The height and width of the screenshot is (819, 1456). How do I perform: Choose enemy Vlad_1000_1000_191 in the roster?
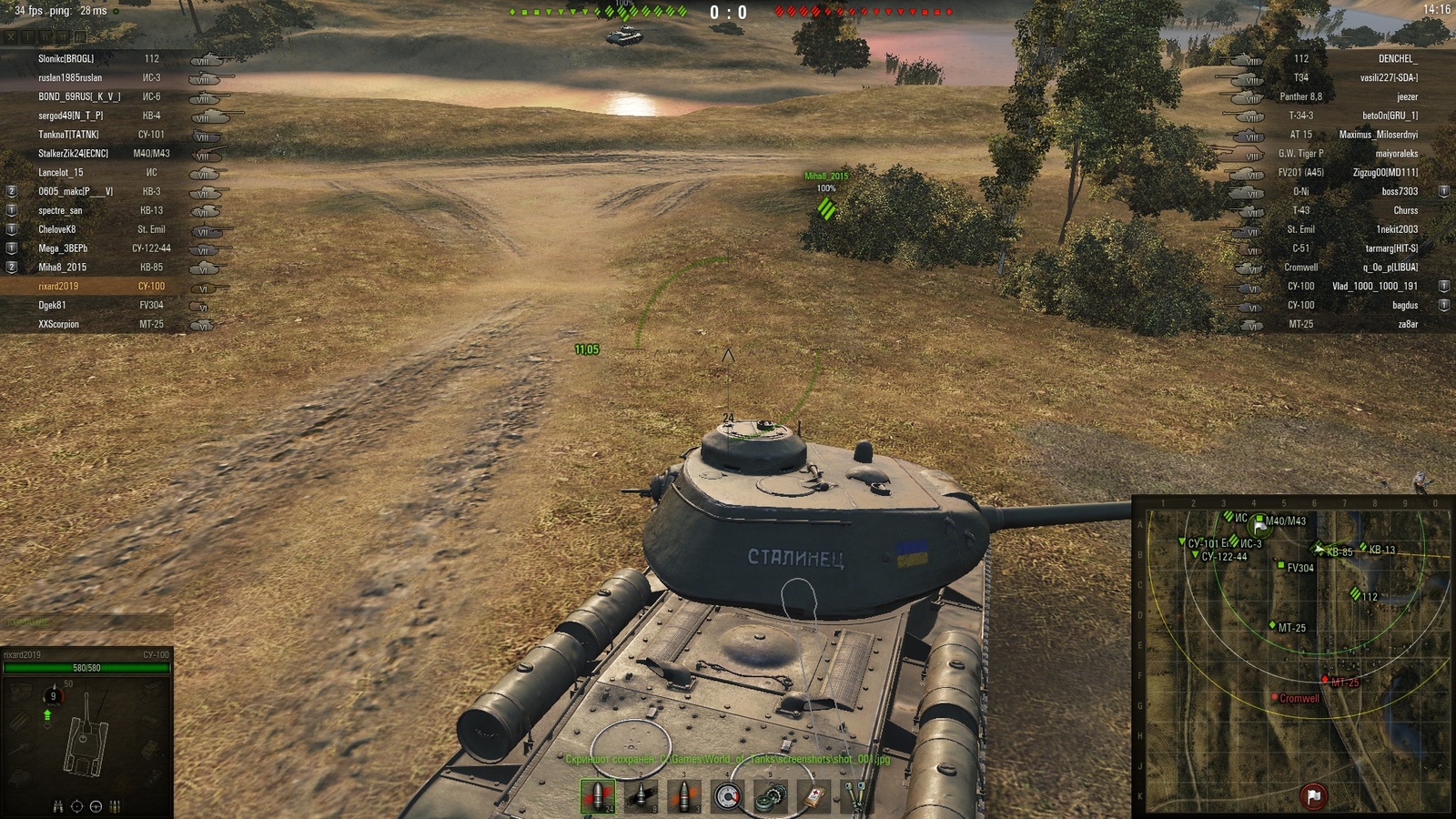point(1374,287)
